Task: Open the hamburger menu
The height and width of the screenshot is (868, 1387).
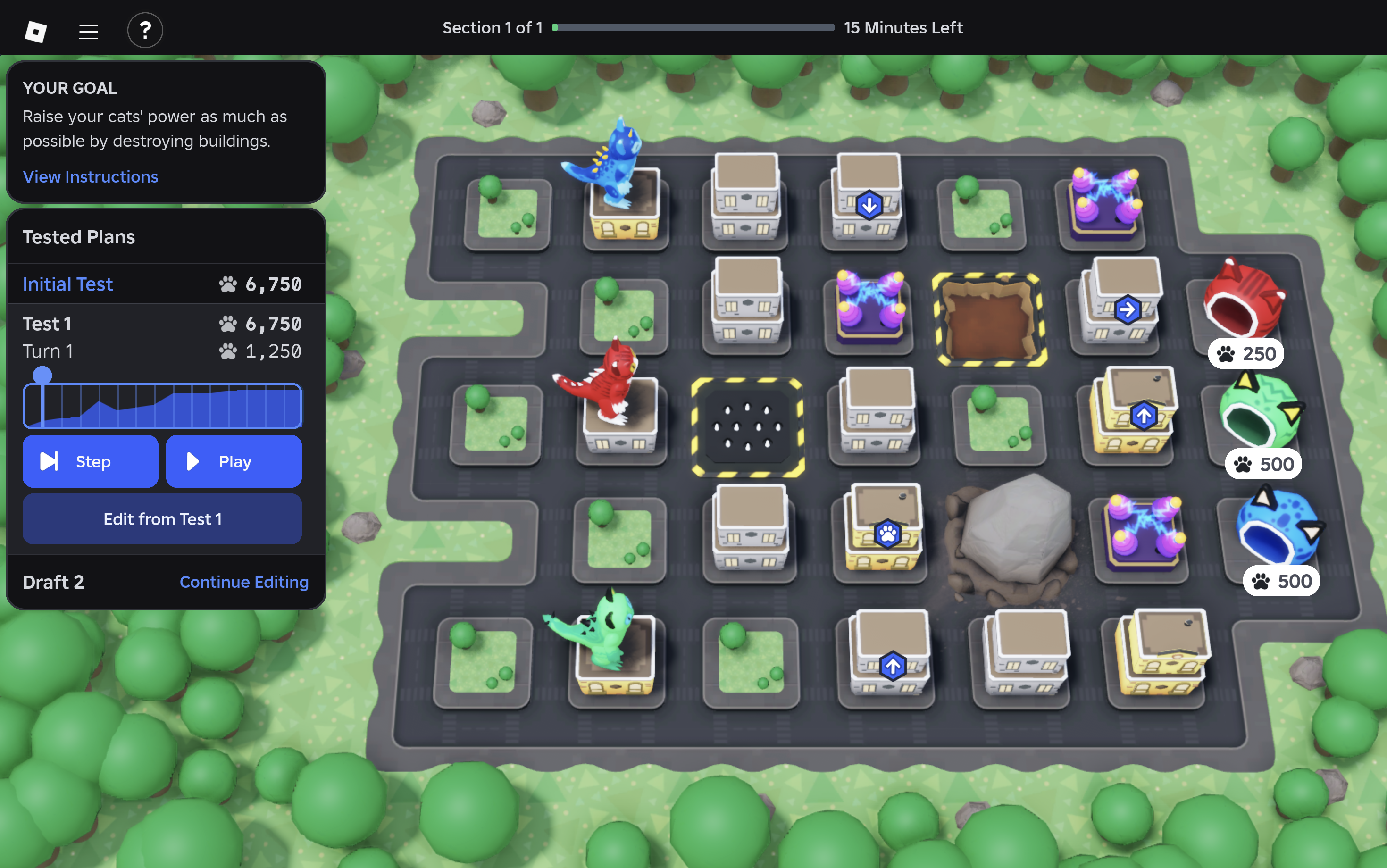Action: click(88, 31)
